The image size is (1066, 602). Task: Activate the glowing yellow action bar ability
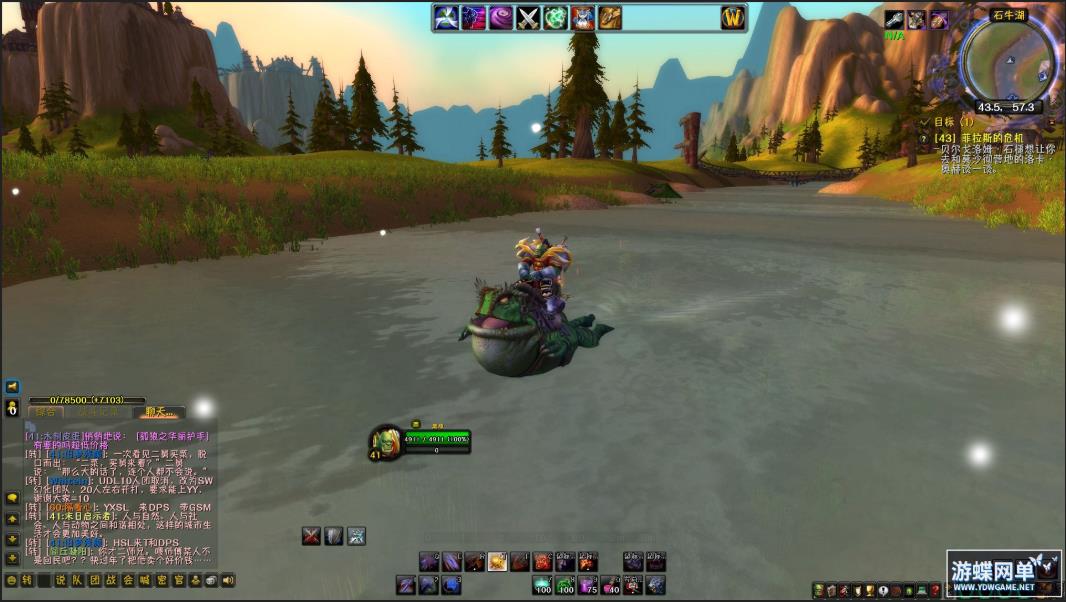[x=497, y=562]
